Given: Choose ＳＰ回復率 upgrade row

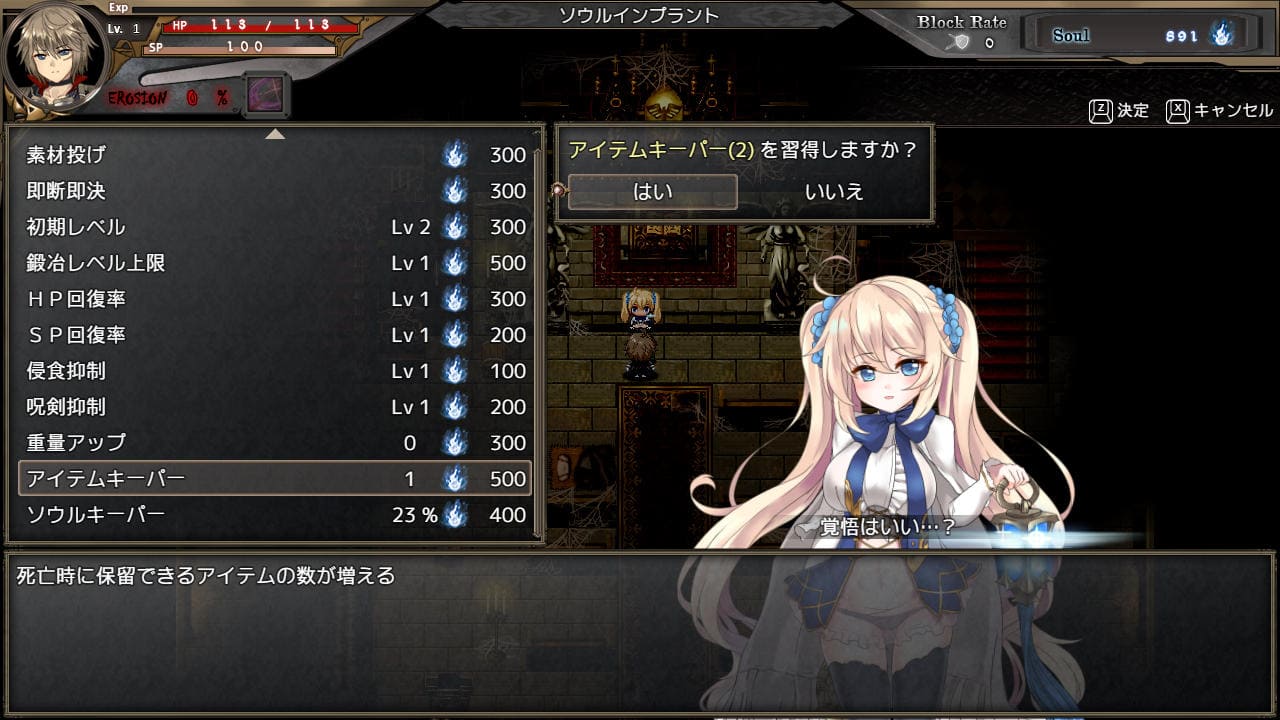Looking at the screenshot, I should click(275, 335).
